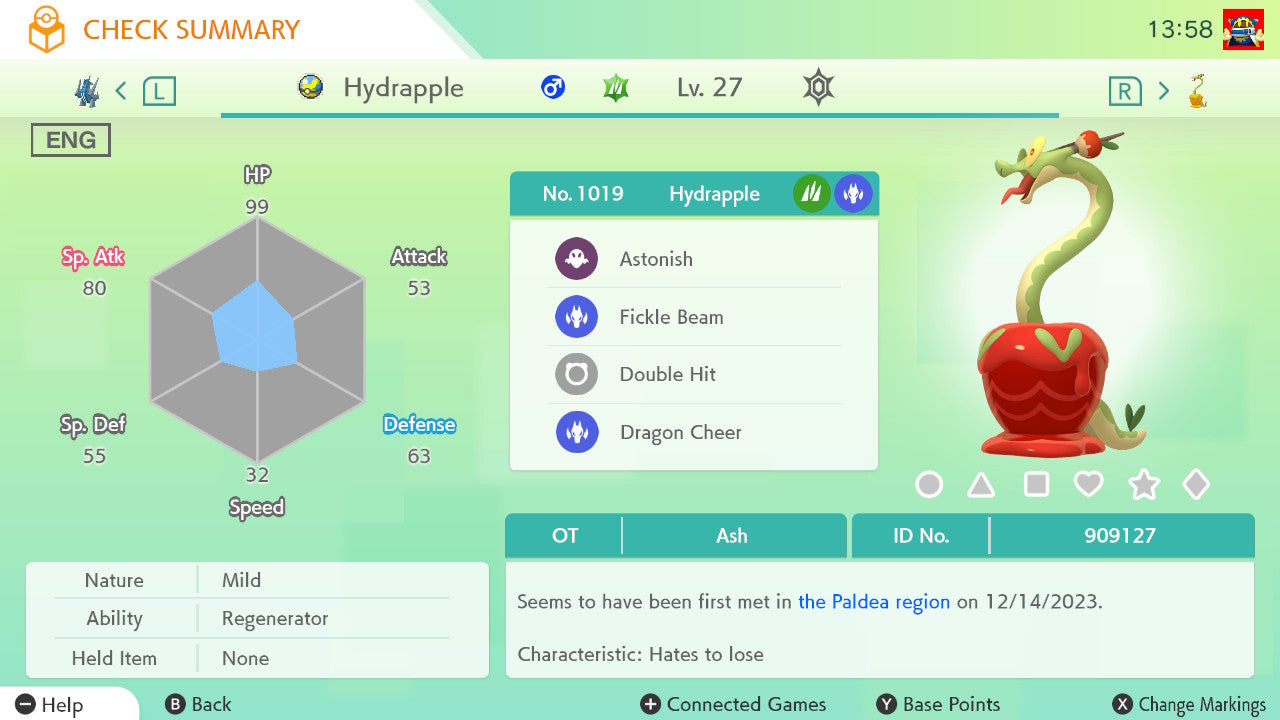The height and width of the screenshot is (720, 1280).
Task: Click the ENG language tag
Action: coord(71,140)
